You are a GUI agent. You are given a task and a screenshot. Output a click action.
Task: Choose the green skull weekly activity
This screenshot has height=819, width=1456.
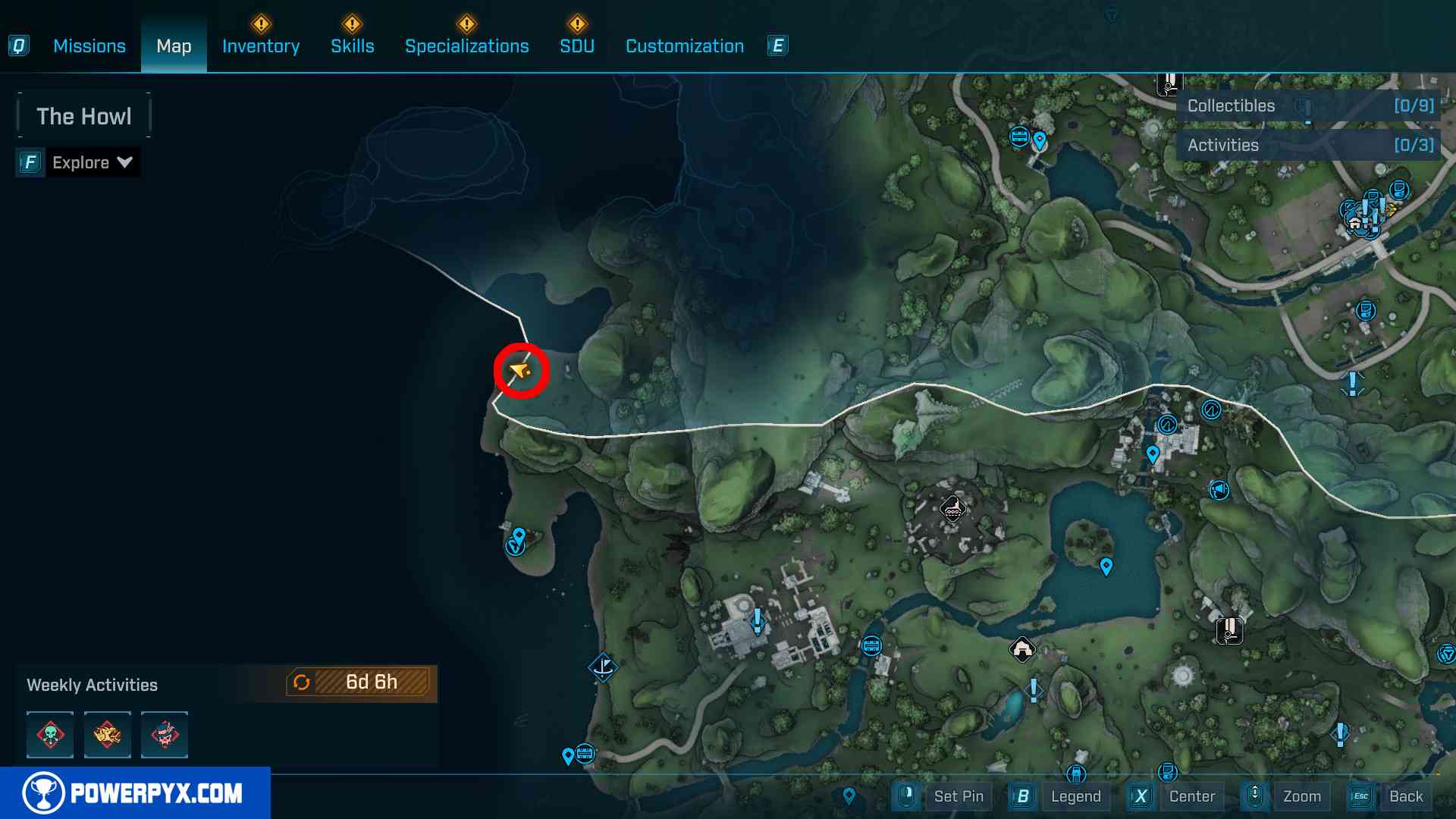click(50, 735)
